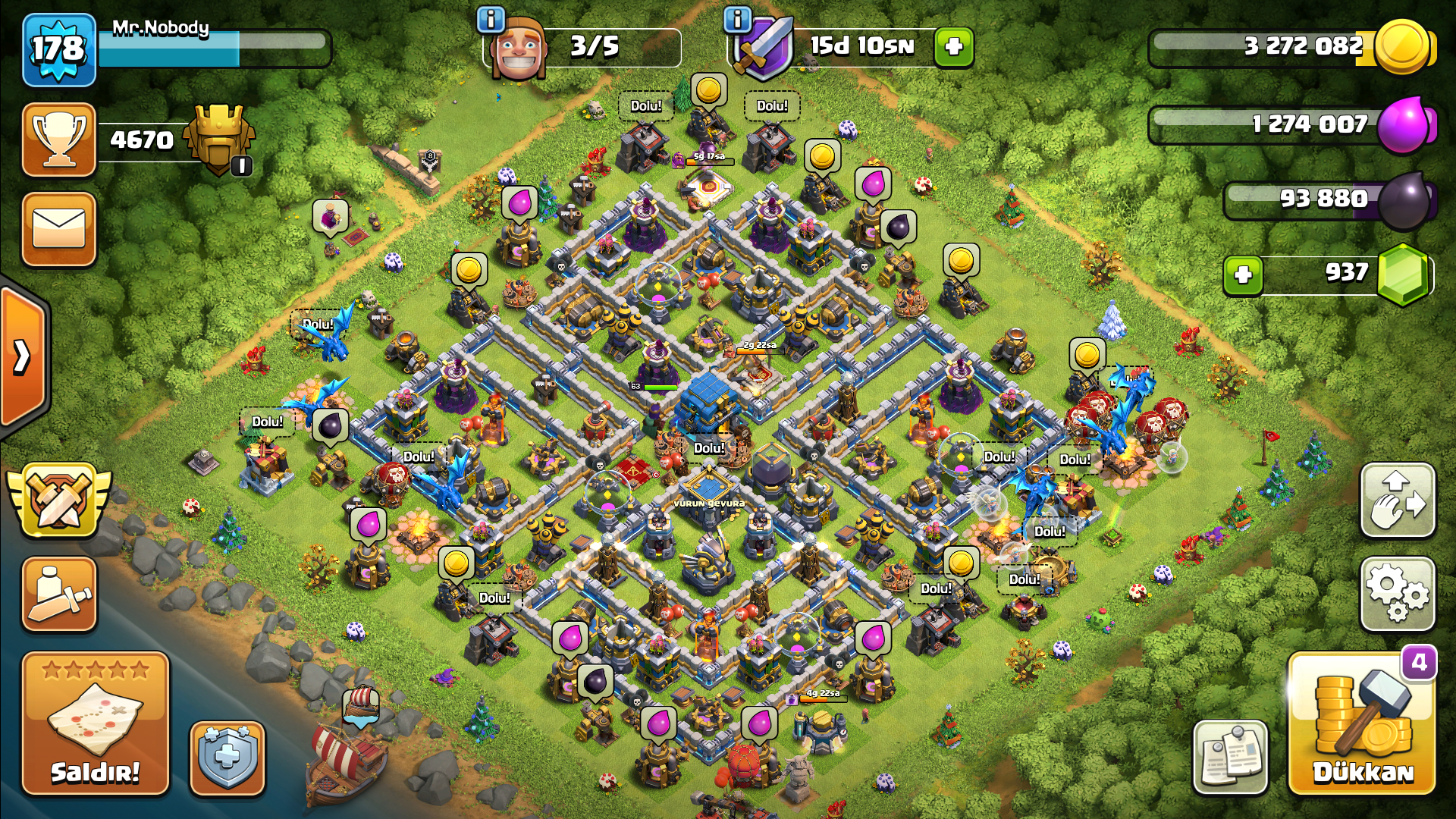Tap the gold league badge

(220, 139)
